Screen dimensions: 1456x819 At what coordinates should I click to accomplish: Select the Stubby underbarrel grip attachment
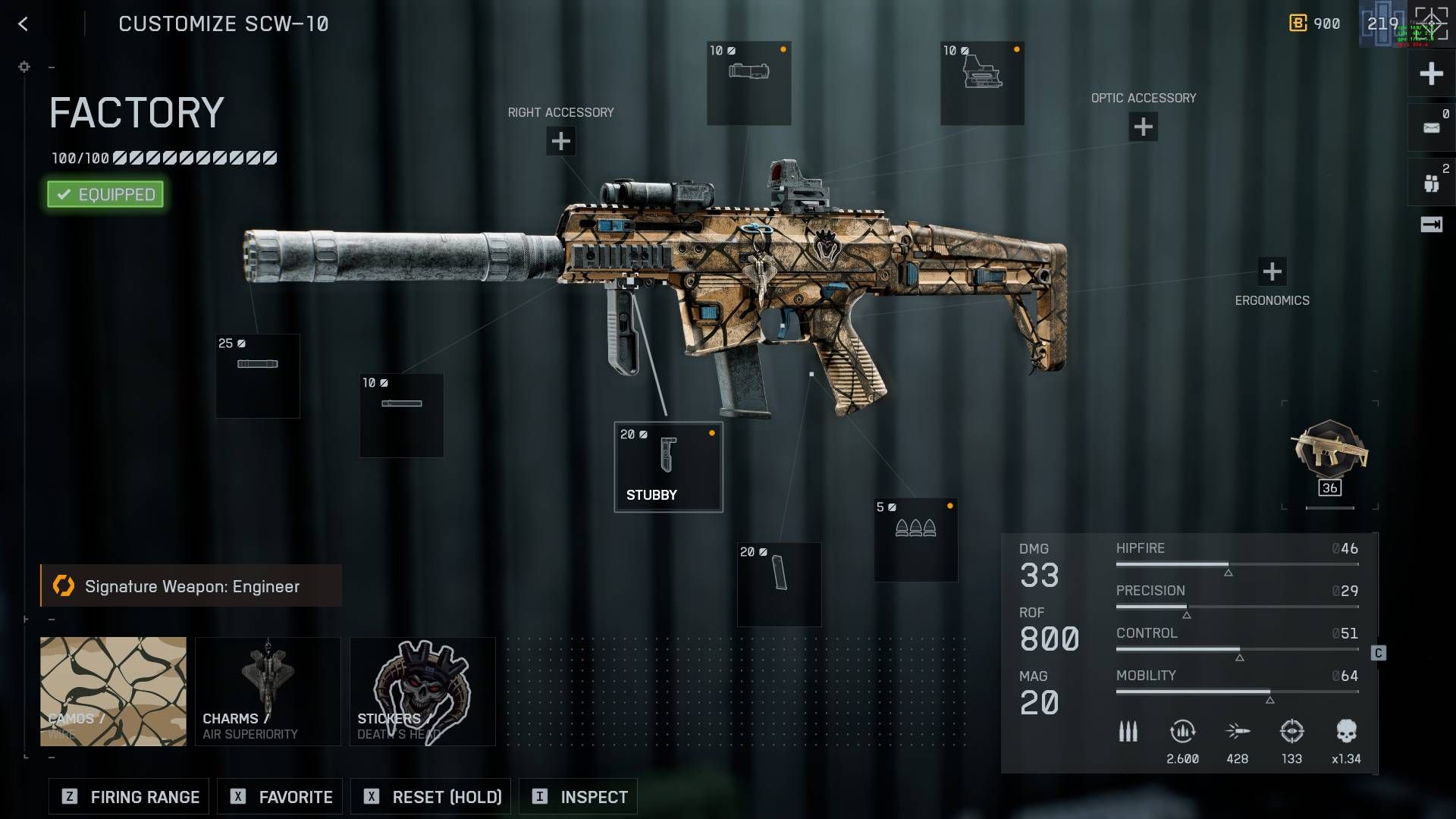pos(667,466)
